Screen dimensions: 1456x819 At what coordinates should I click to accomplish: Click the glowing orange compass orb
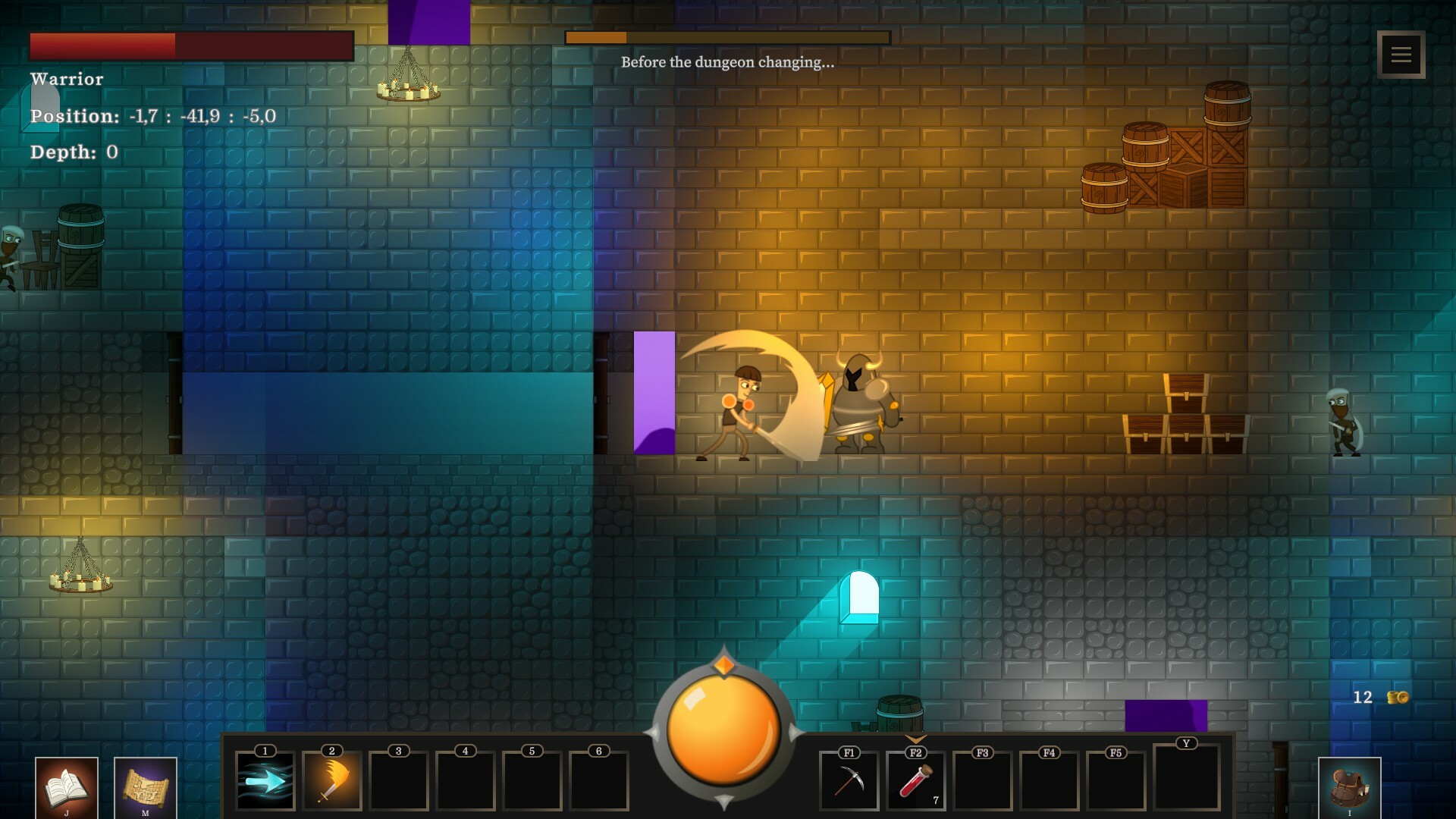tap(724, 730)
